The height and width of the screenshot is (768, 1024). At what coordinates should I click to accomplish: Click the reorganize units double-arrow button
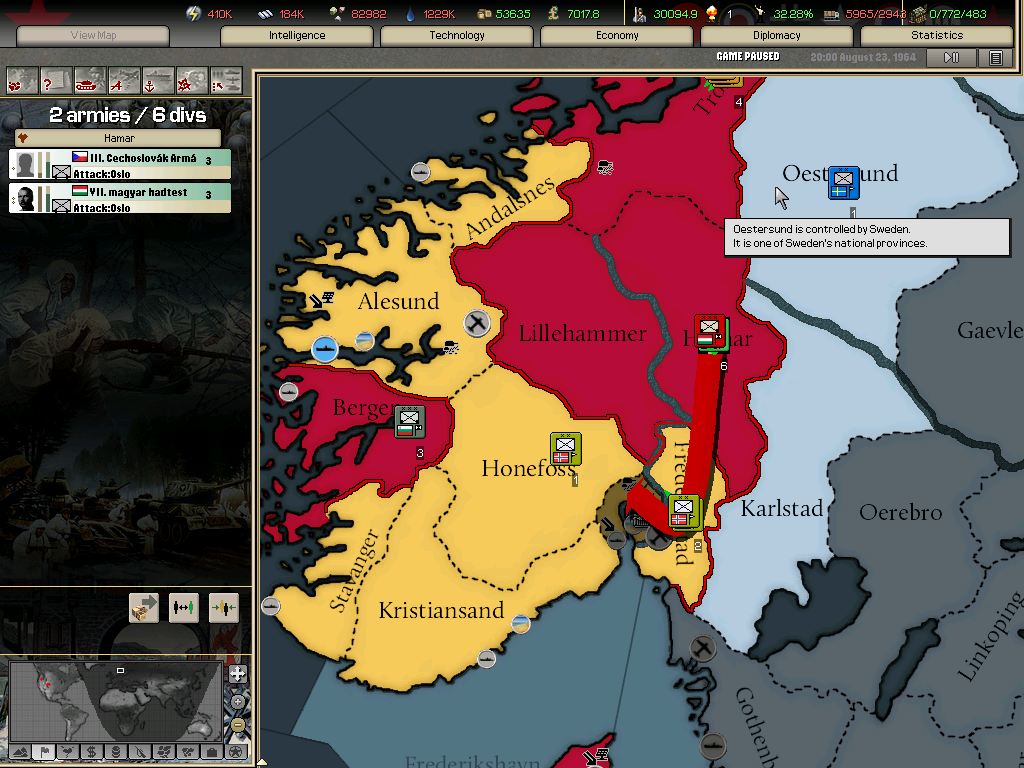pos(184,607)
